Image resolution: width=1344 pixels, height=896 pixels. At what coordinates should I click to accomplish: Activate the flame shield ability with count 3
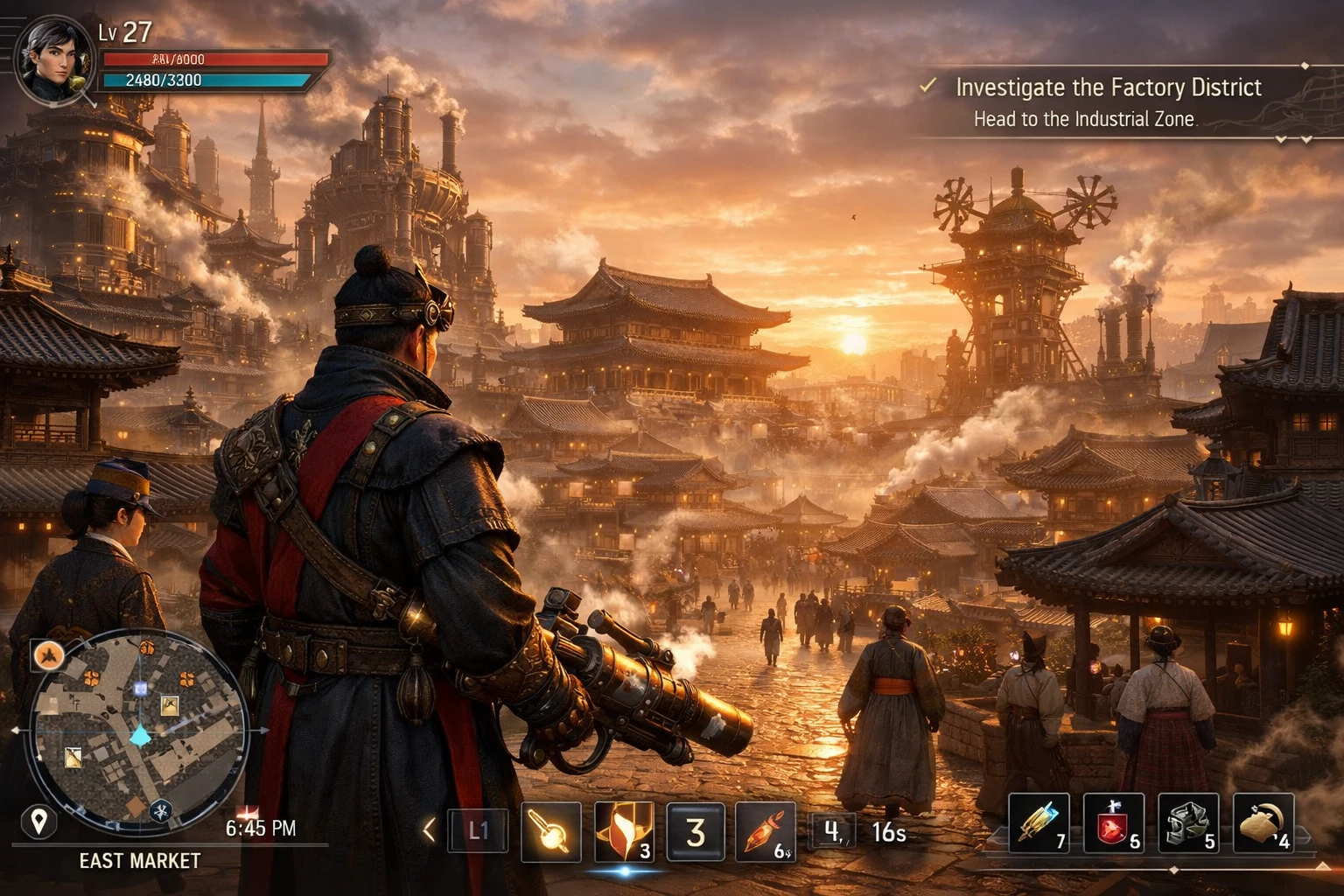coord(624,831)
